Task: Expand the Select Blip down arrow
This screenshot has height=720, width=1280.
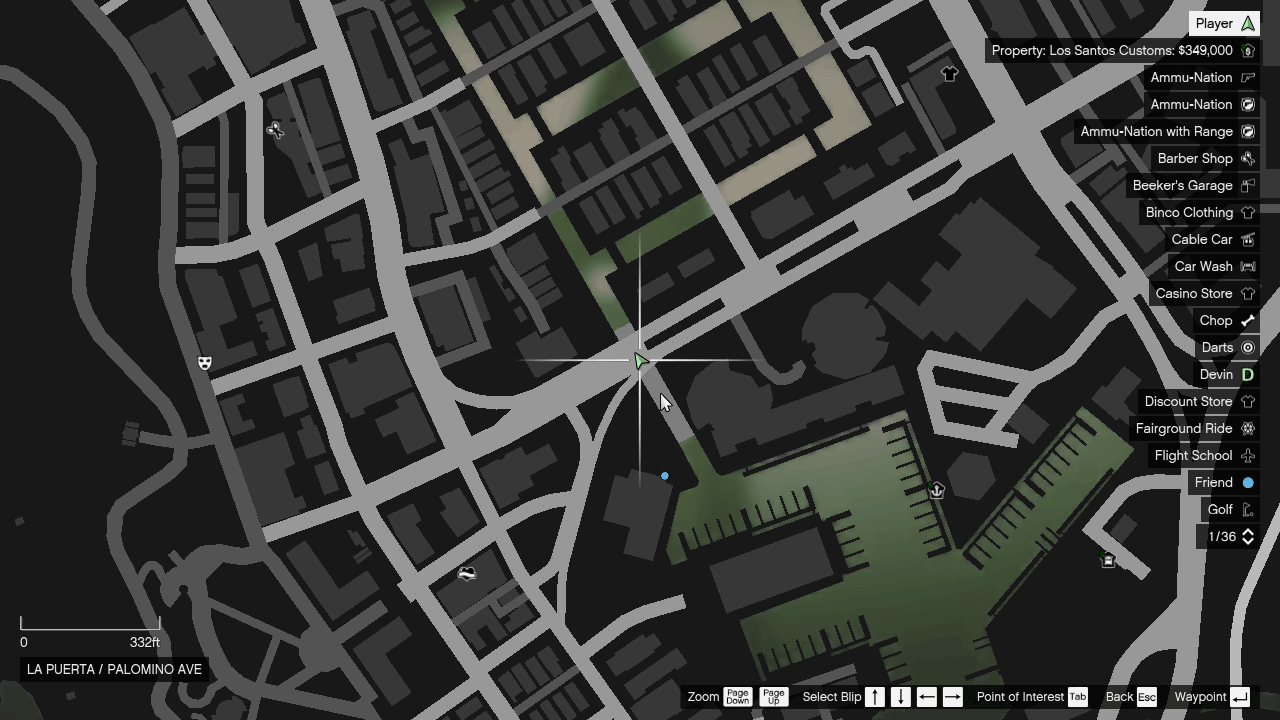Action: pyautogui.click(x=901, y=697)
